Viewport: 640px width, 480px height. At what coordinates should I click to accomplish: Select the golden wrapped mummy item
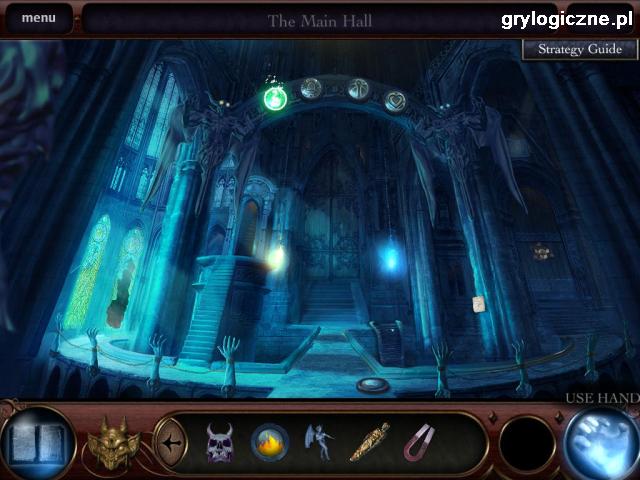[x=368, y=441]
